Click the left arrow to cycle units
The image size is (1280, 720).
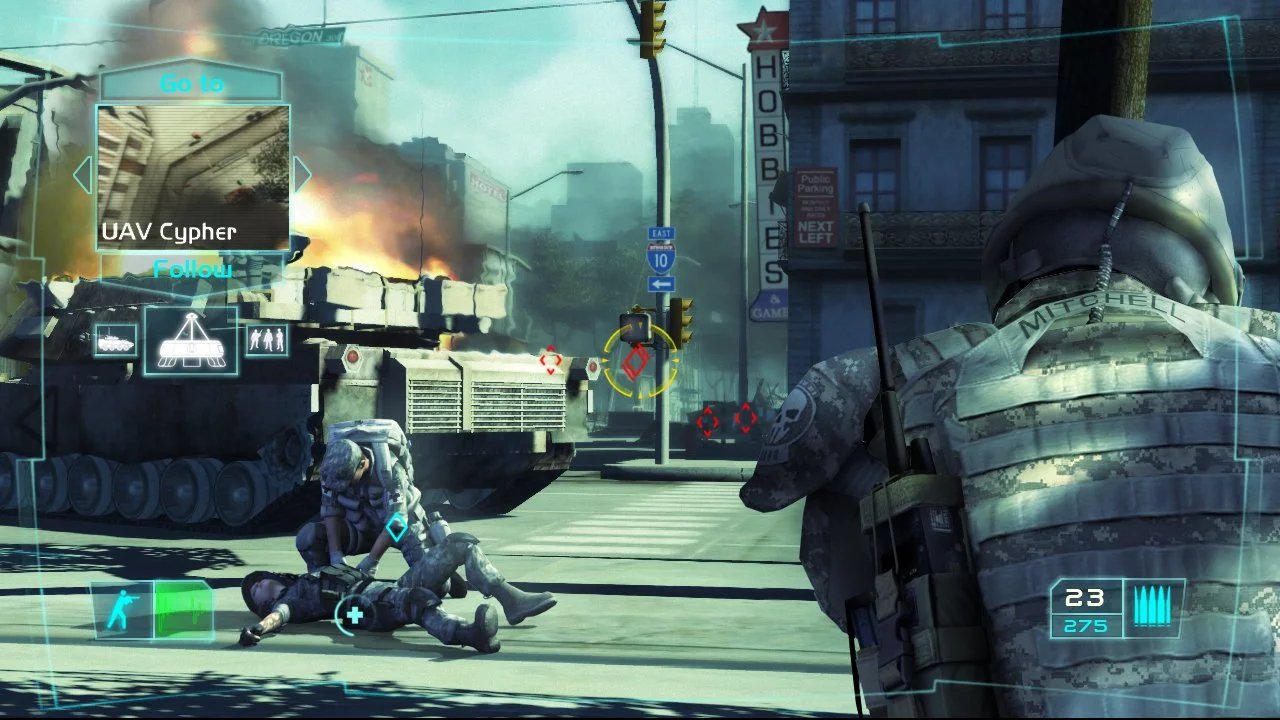pyautogui.click(x=82, y=174)
